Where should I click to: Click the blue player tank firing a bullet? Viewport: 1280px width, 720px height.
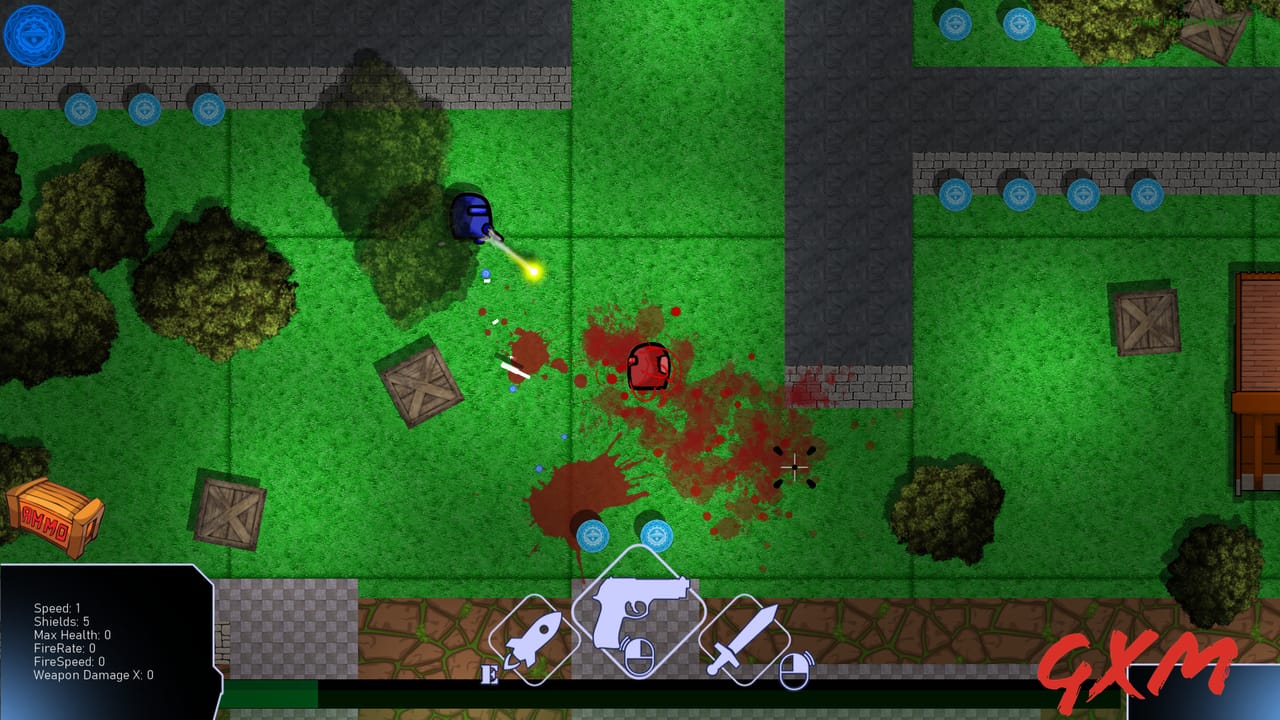pyautogui.click(x=472, y=217)
